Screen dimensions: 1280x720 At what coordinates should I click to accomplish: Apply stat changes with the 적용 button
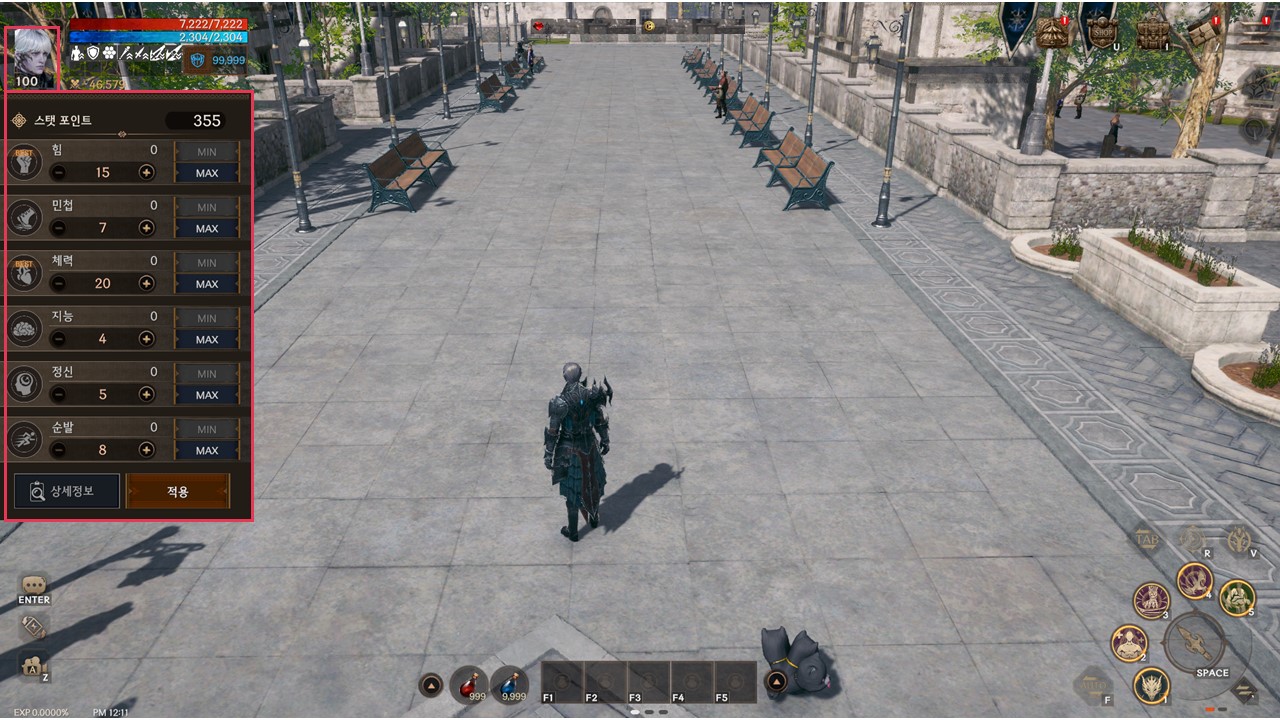[x=177, y=491]
